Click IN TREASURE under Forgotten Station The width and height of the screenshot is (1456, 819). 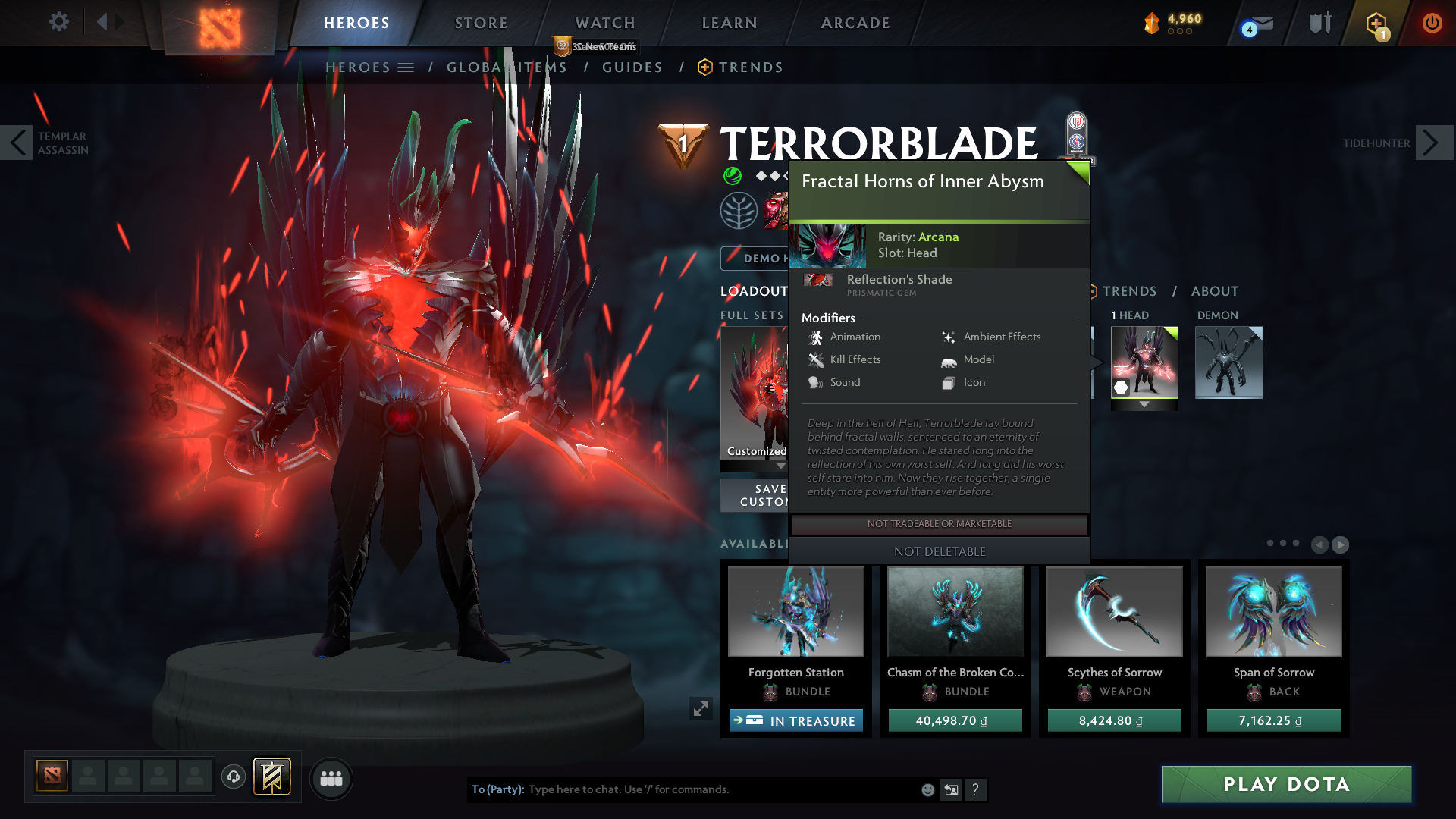point(795,720)
